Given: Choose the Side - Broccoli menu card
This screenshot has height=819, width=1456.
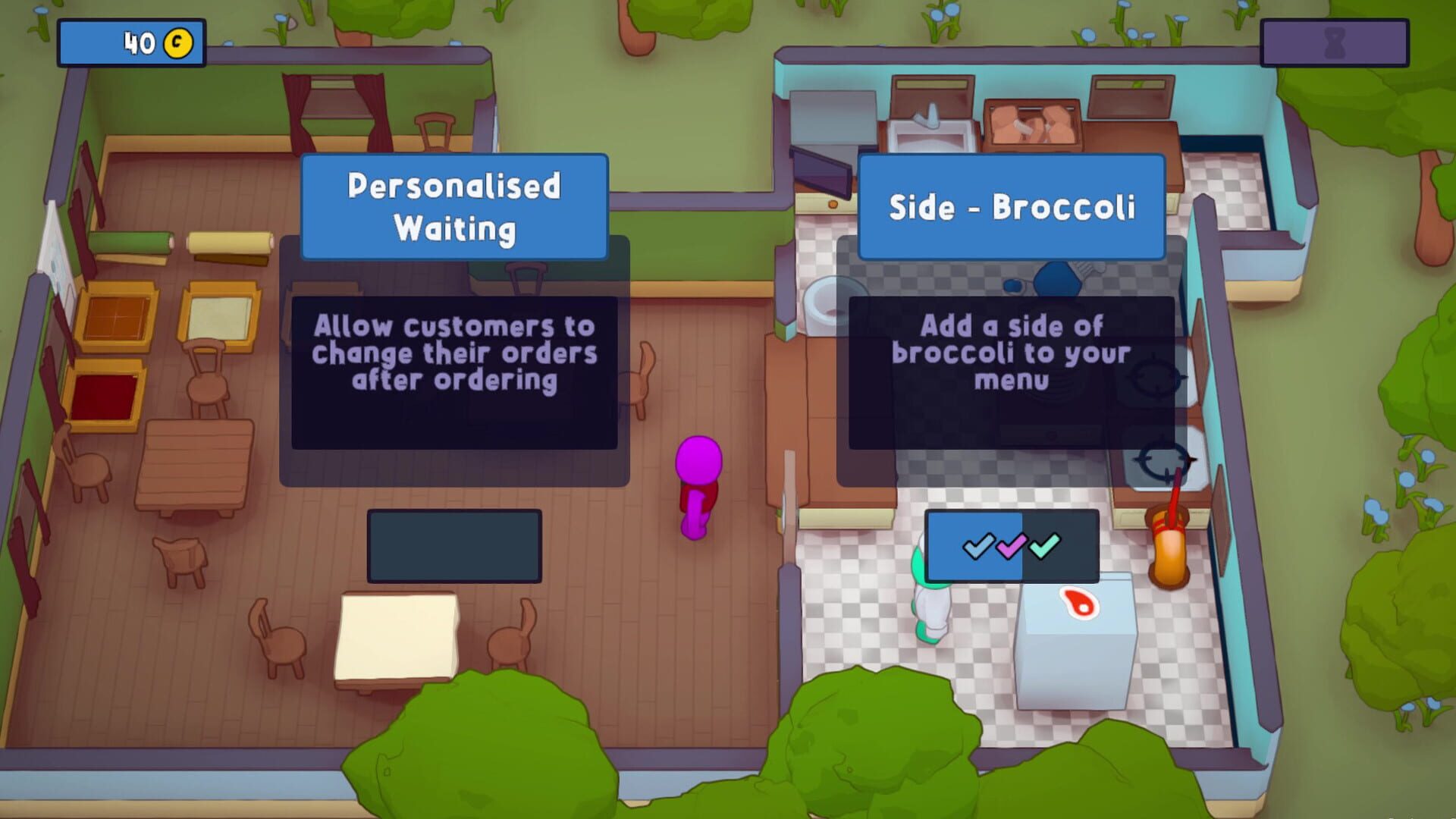Looking at the screenshot, I should point(1011,205).
